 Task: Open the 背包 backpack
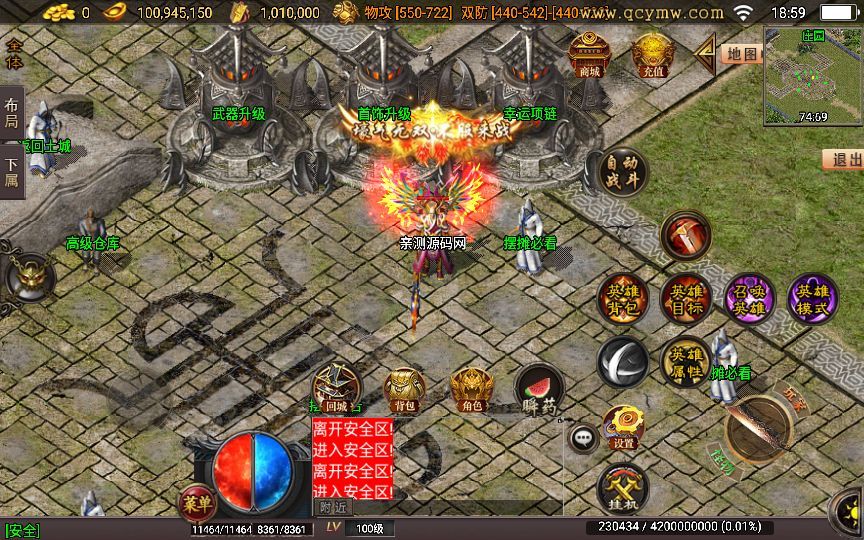pyautogui.click(x=404, y=389)
